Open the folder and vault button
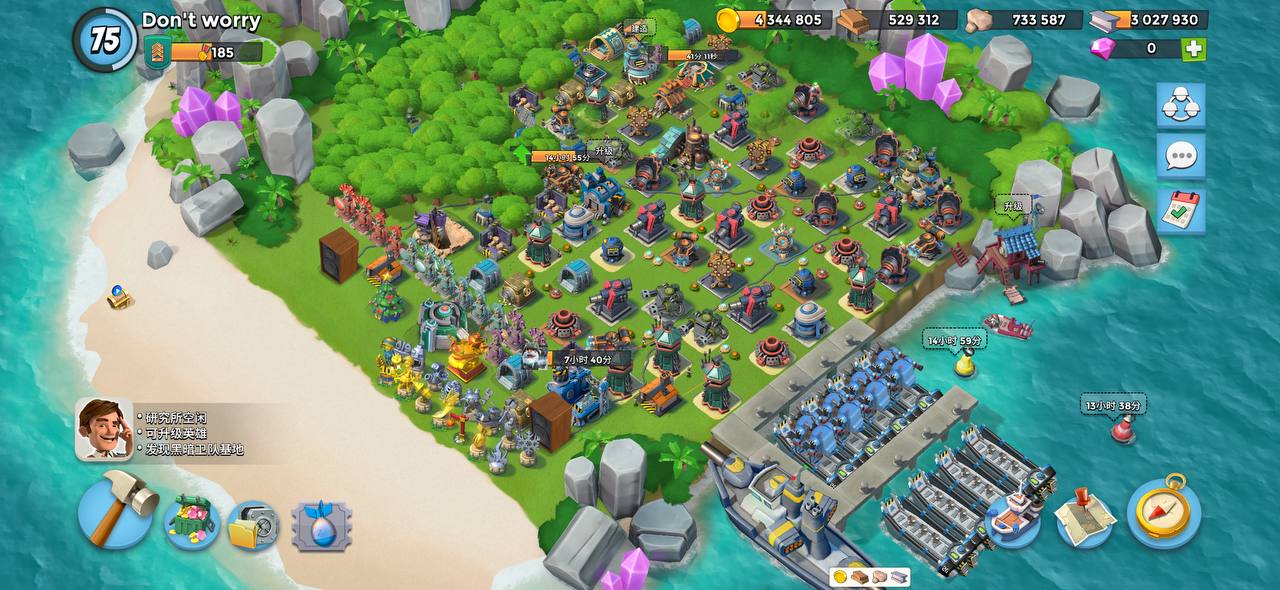Screen dimensions: 1280x590 click(252, 525)
